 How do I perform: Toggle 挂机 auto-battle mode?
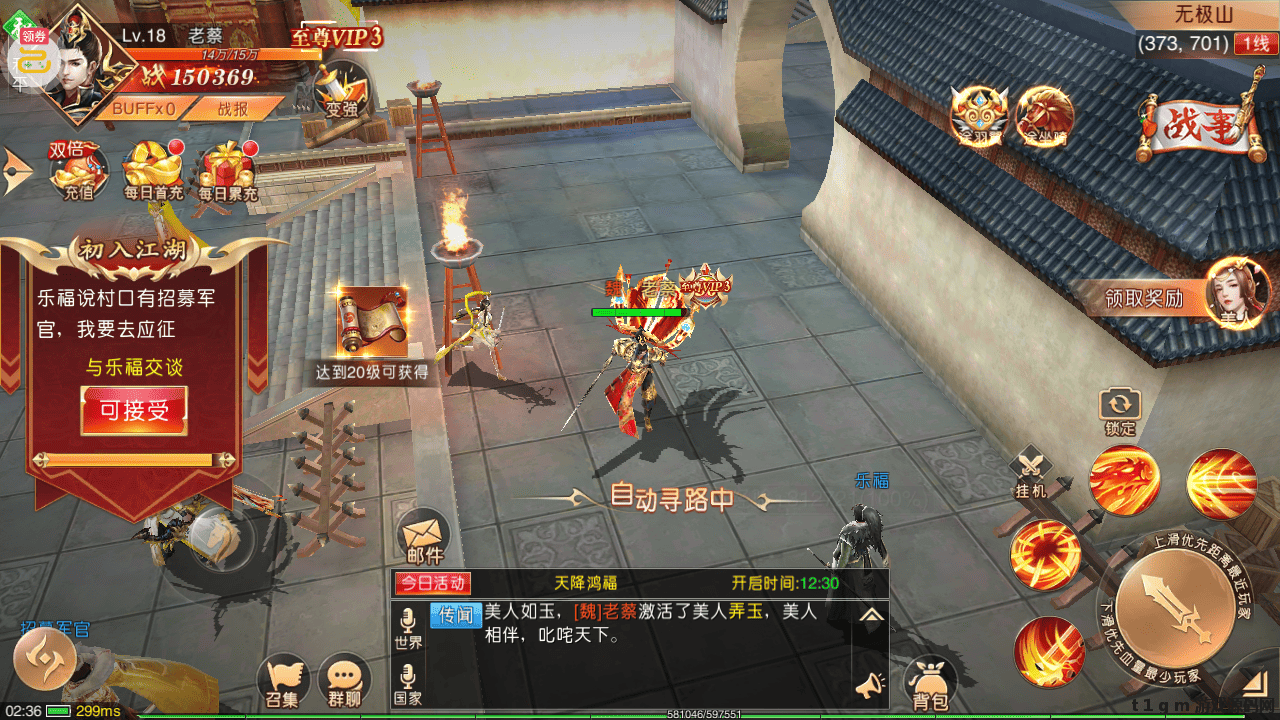(1031, 473)
